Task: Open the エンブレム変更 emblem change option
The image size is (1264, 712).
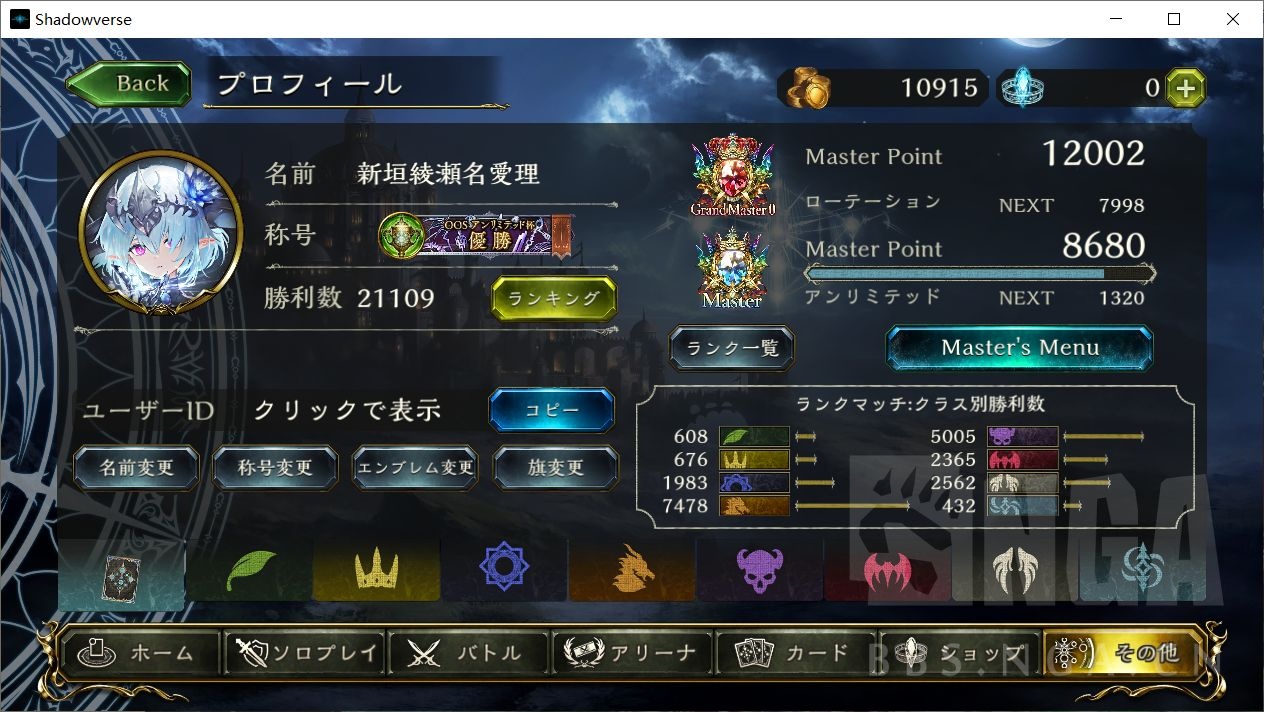Action: [x=415, y=468]
